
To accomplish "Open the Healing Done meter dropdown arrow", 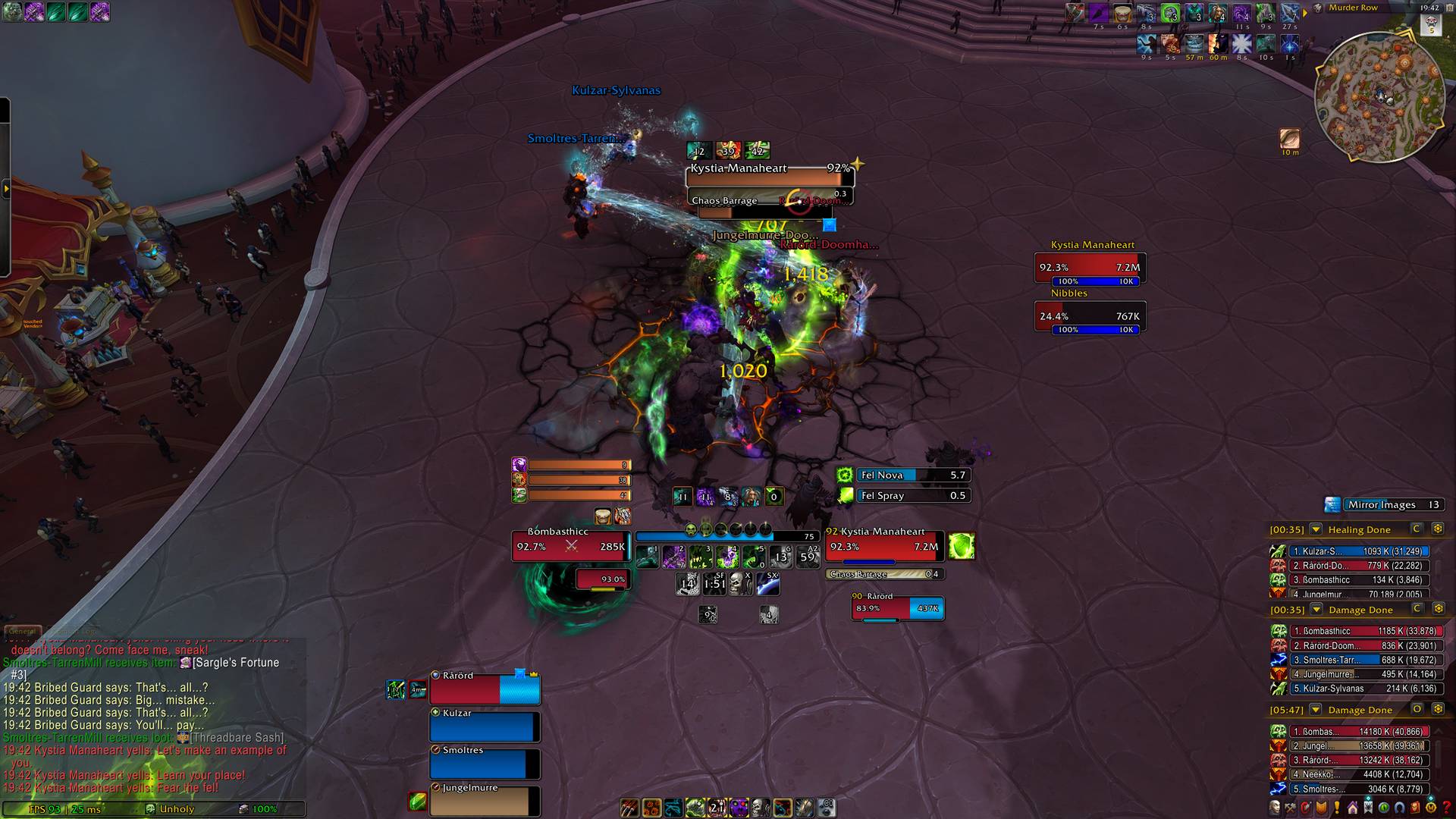I will click(1316, 529).
